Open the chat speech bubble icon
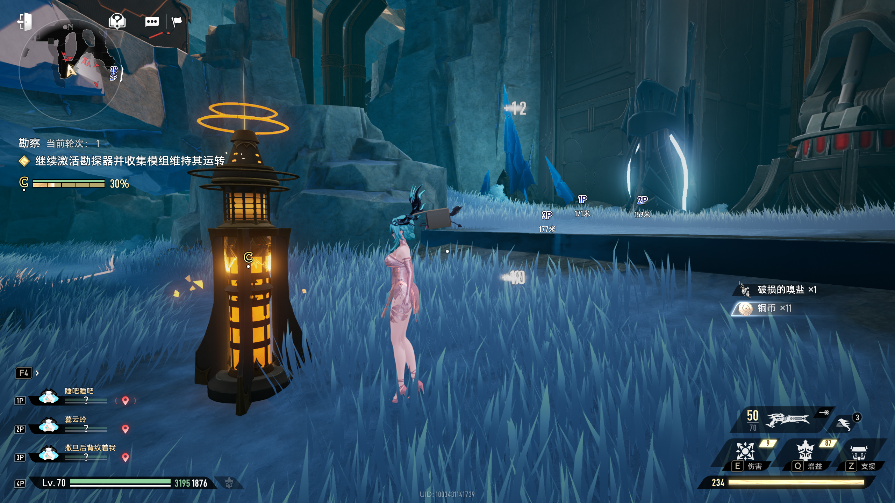The image size is (895, 503). click(152, 21)
